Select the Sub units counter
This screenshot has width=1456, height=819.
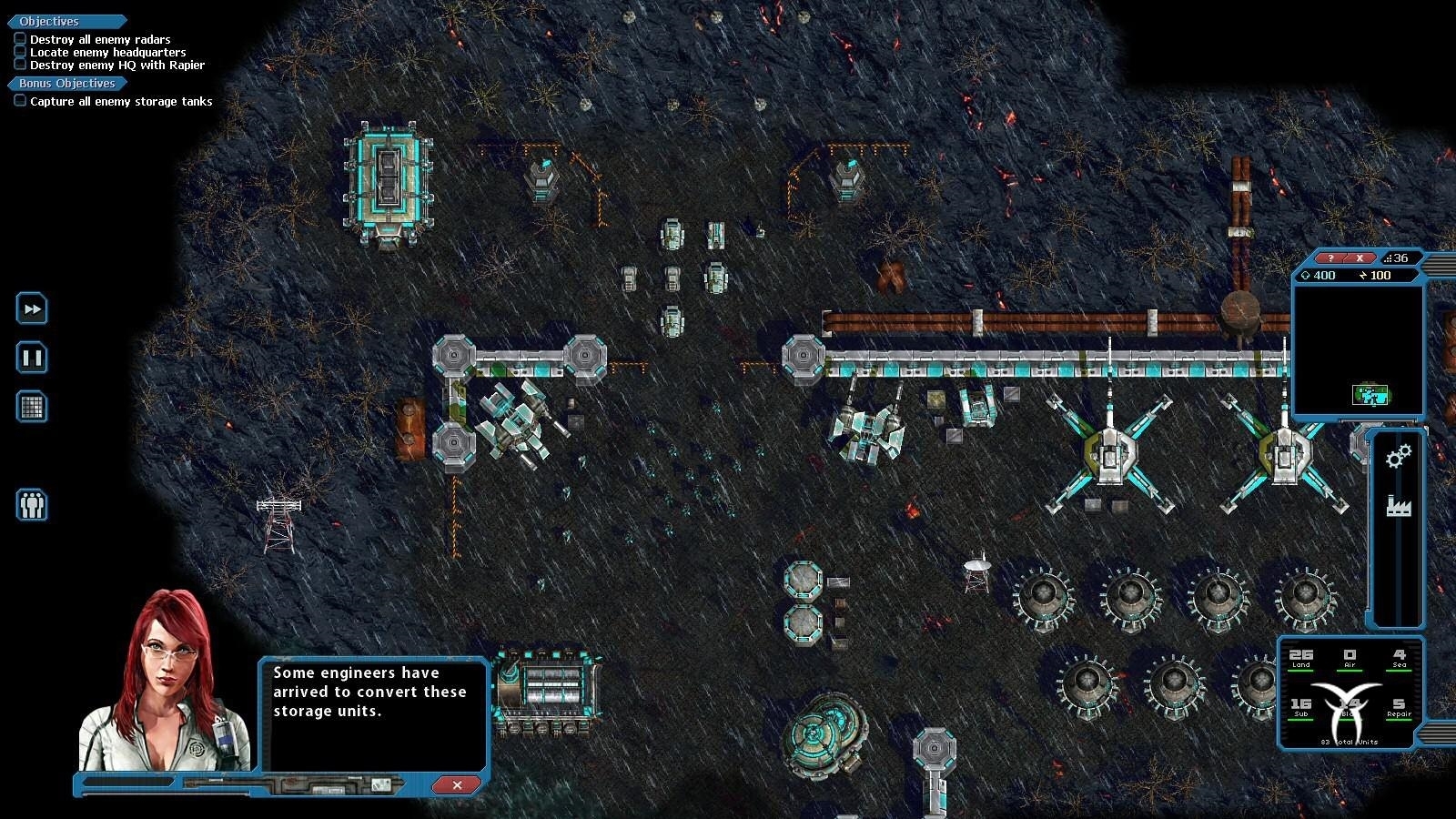tap(1301, 707)
